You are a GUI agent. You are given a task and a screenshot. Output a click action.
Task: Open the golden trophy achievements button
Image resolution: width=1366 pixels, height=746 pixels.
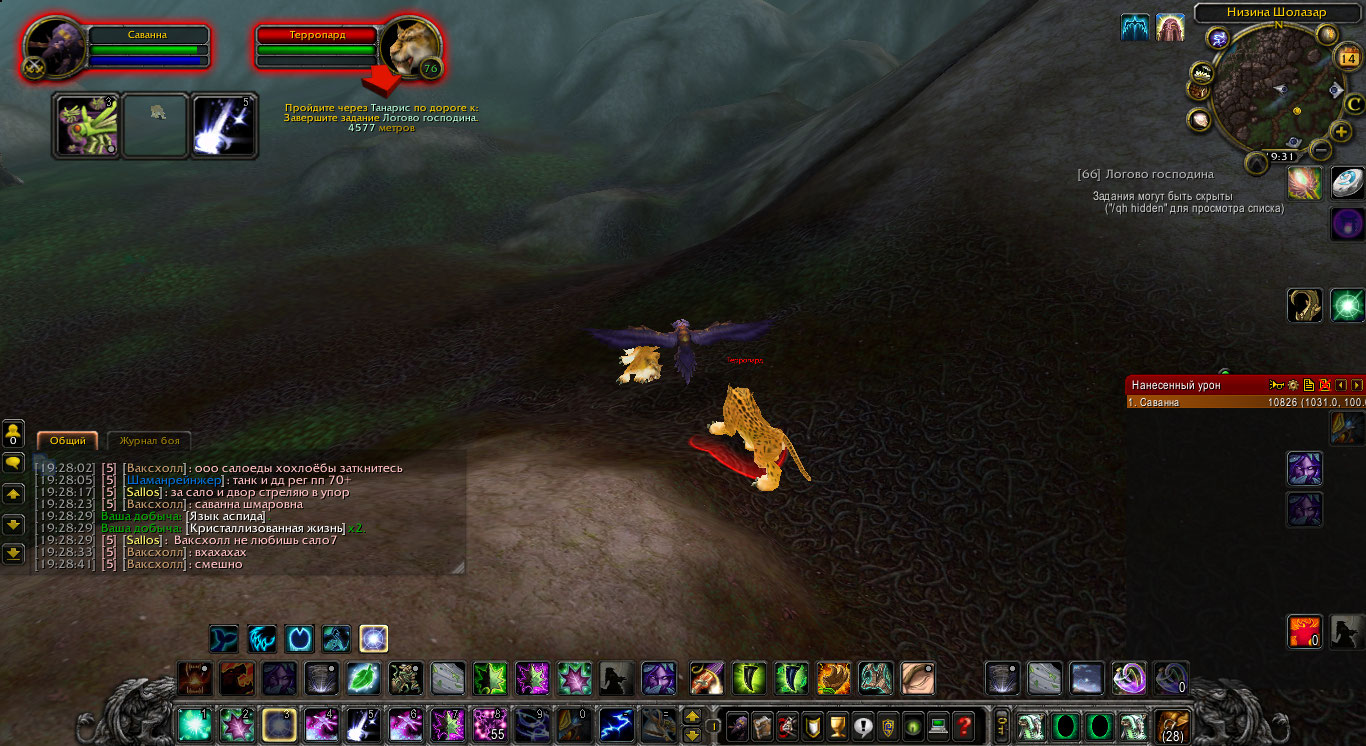pyautogui.click(x=838, y=725)
